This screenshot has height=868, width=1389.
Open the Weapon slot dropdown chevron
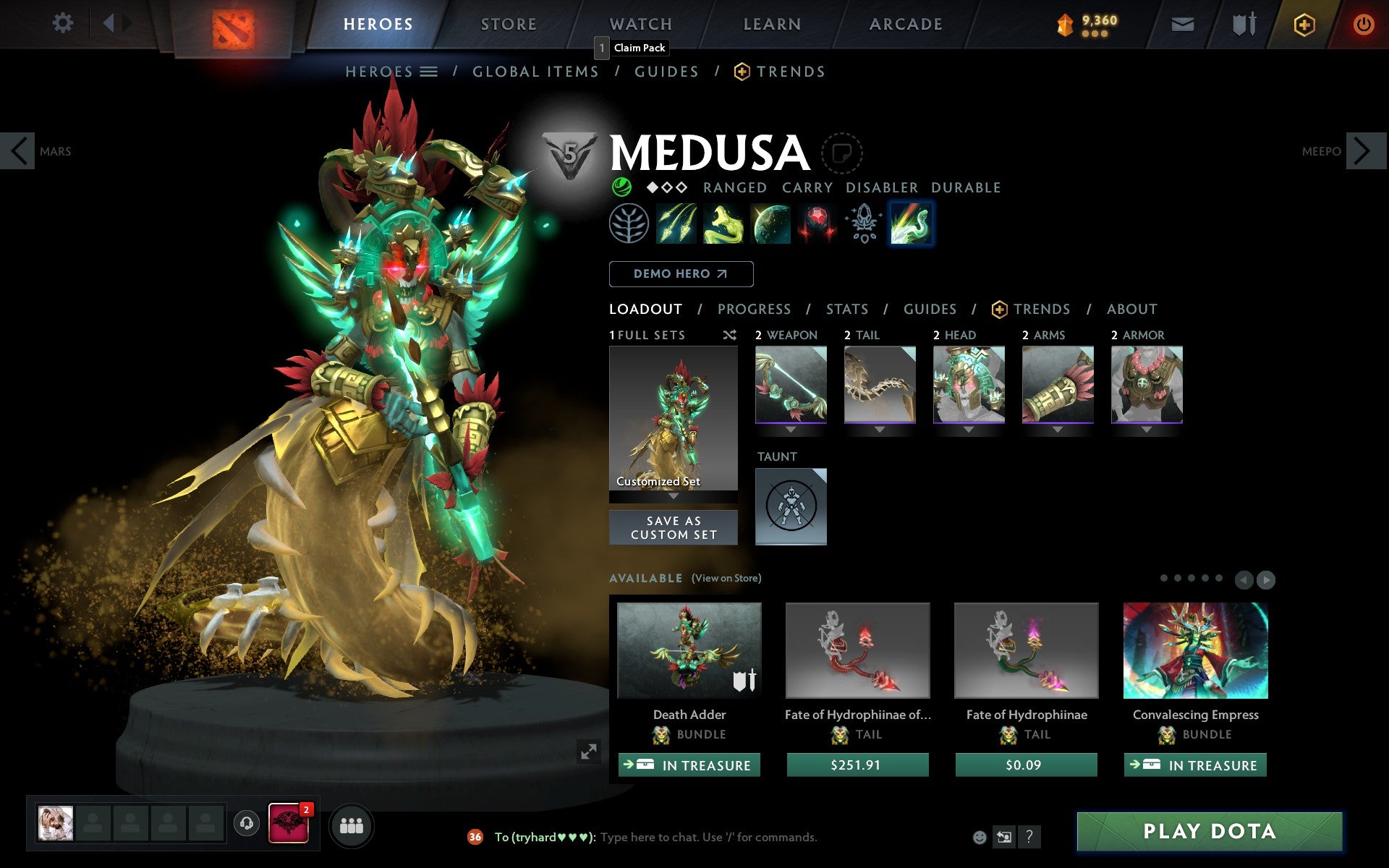pyautogui.click(x=791, y=428)
